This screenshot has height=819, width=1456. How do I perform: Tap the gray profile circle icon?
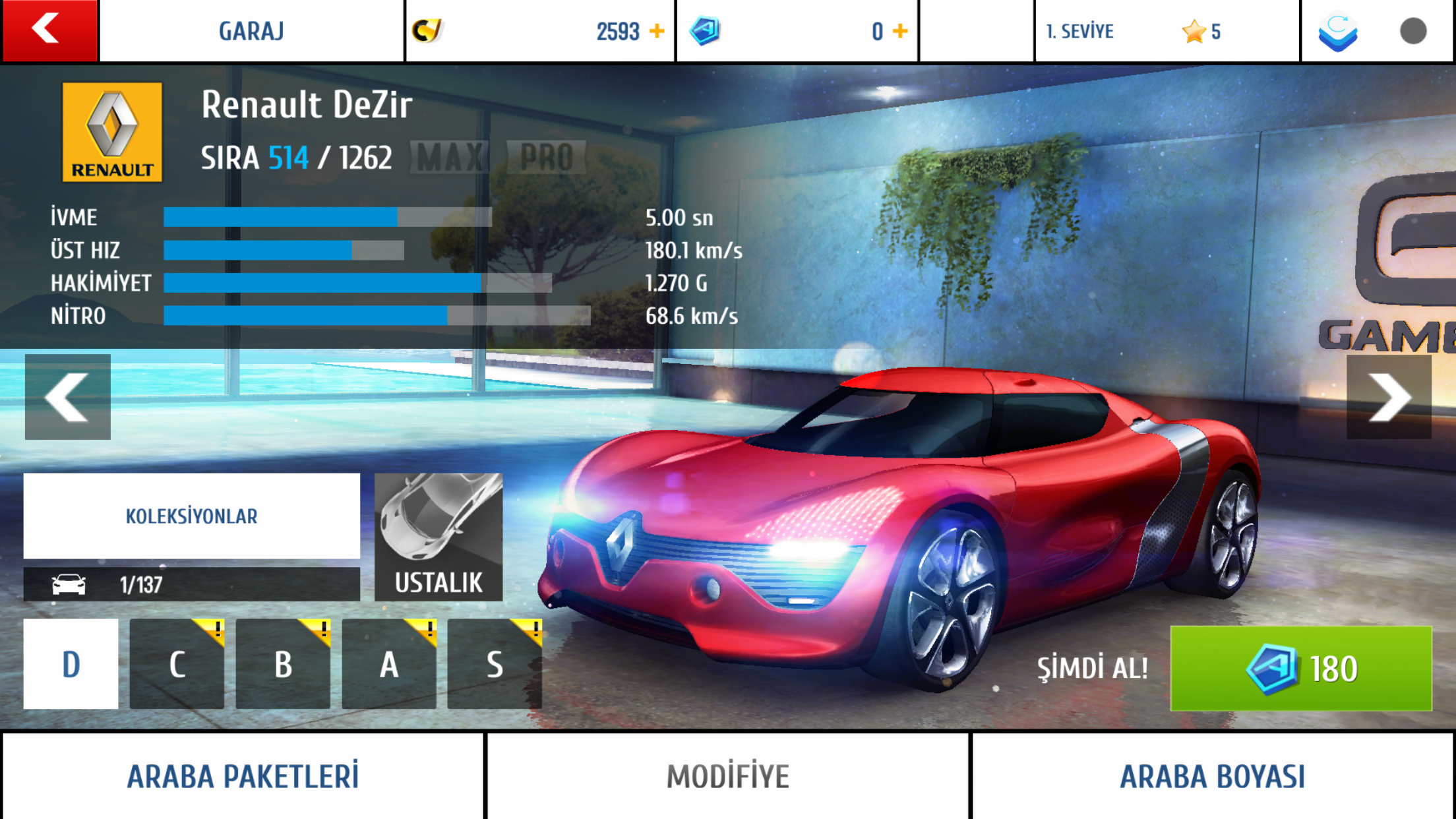(x=1413, y=31)
